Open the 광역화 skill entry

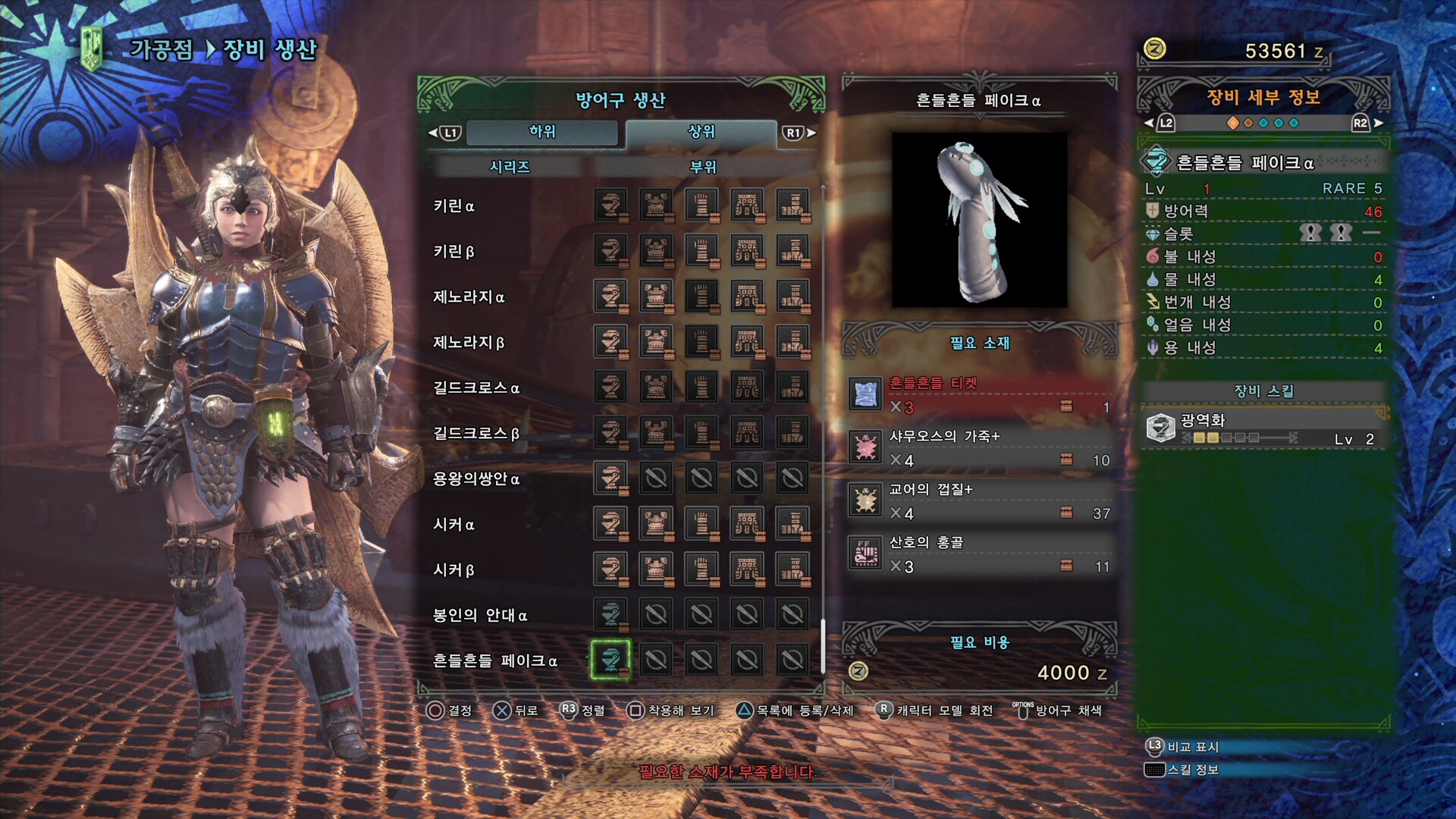coord(1263,428)
